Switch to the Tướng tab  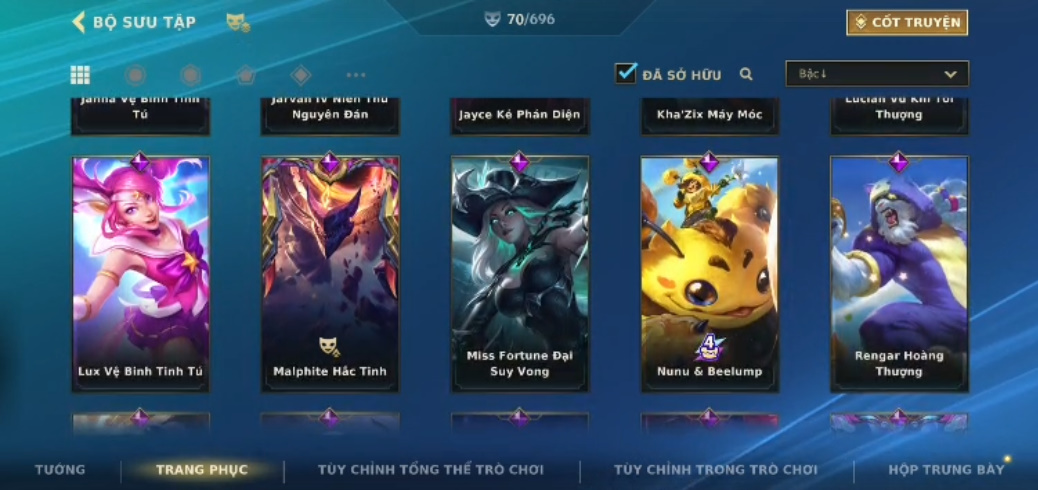60,469
